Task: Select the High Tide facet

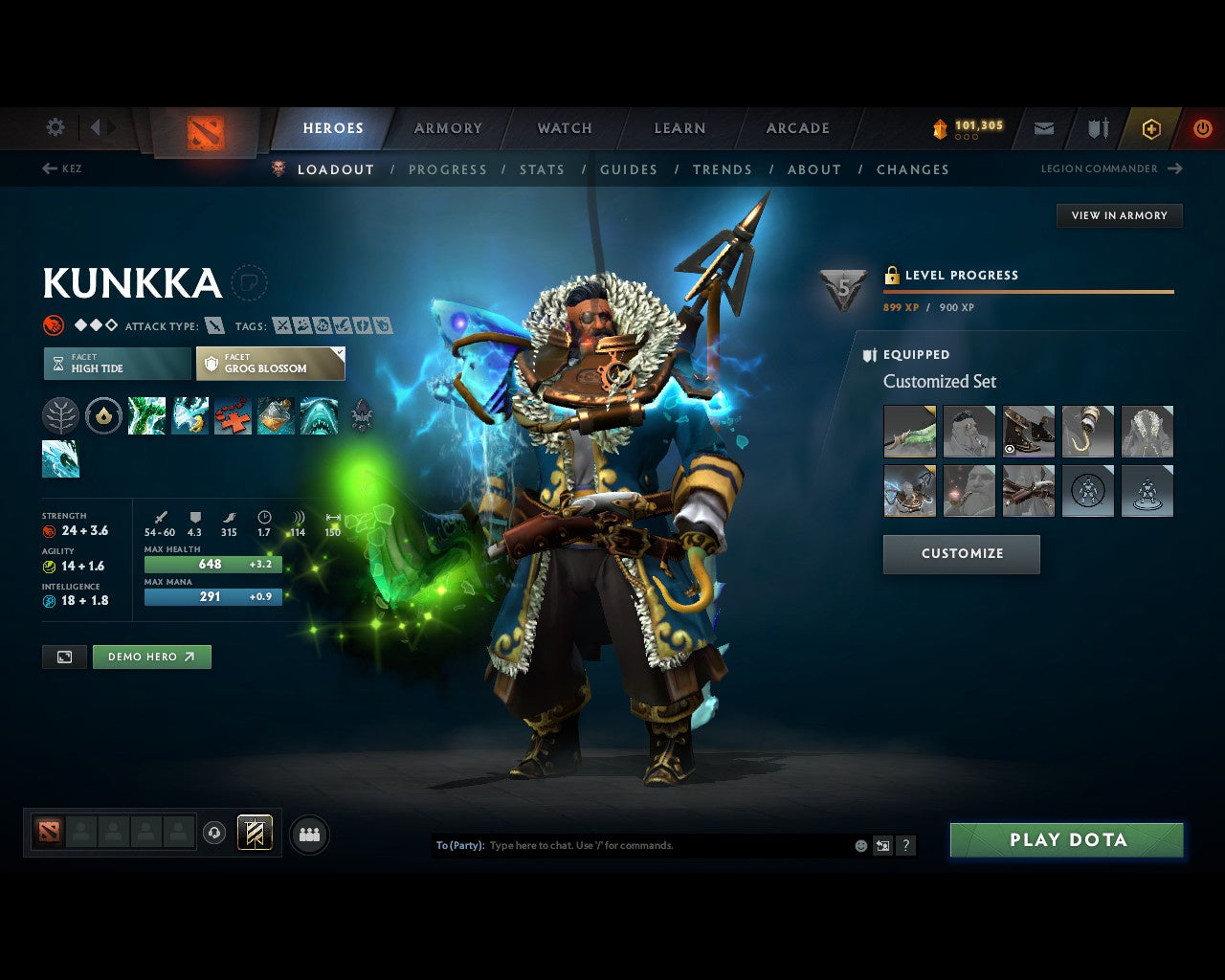Action: click(x=117, y=364)
